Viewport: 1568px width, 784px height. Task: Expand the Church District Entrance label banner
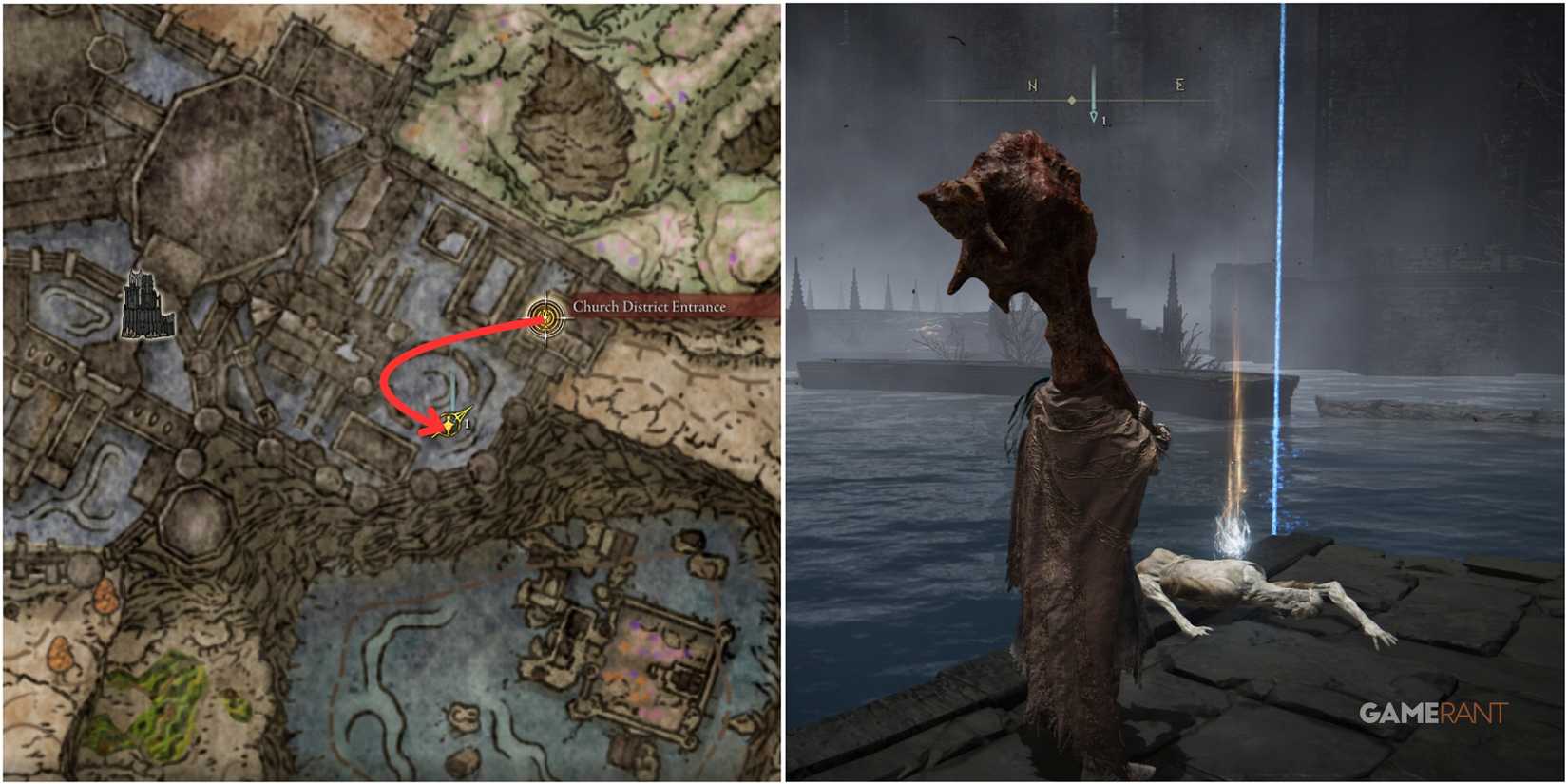tap(649, 308)
